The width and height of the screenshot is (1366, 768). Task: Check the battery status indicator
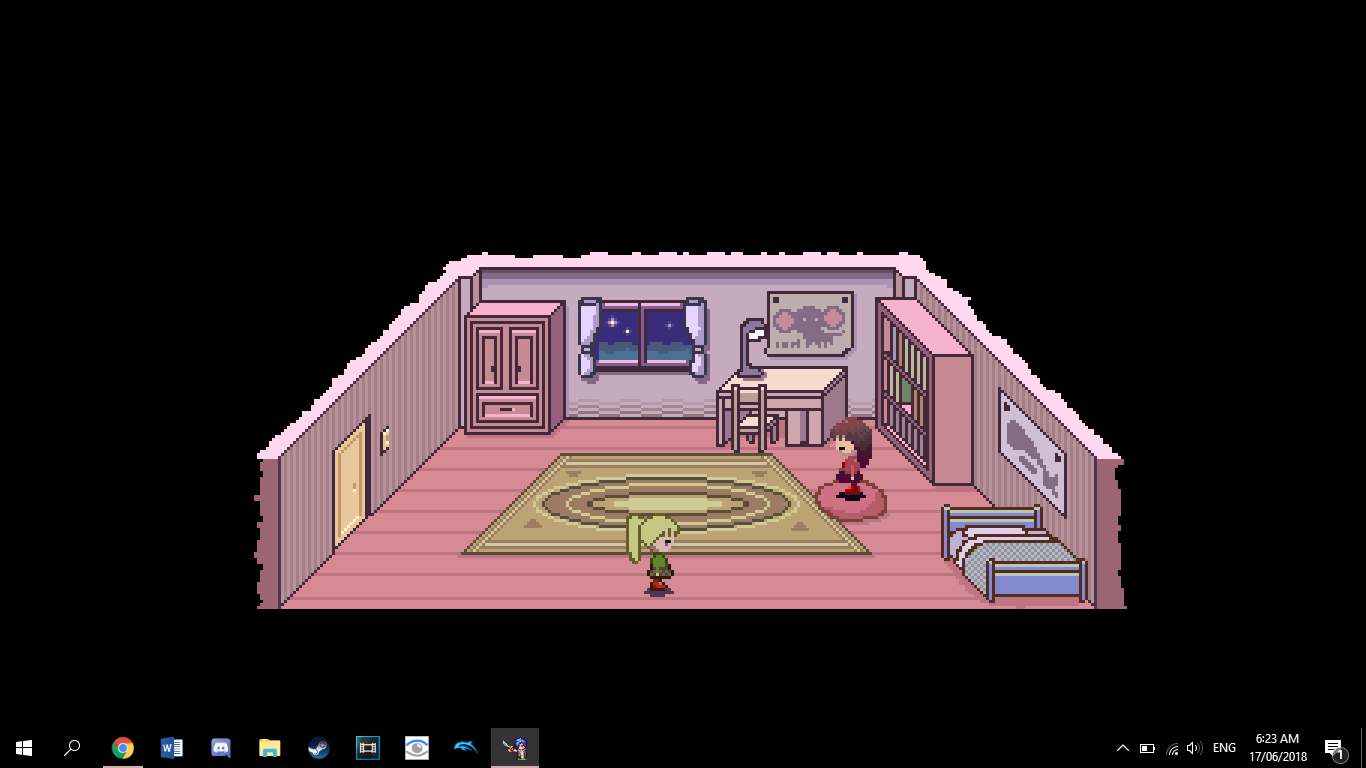(x=1148, y=747)
